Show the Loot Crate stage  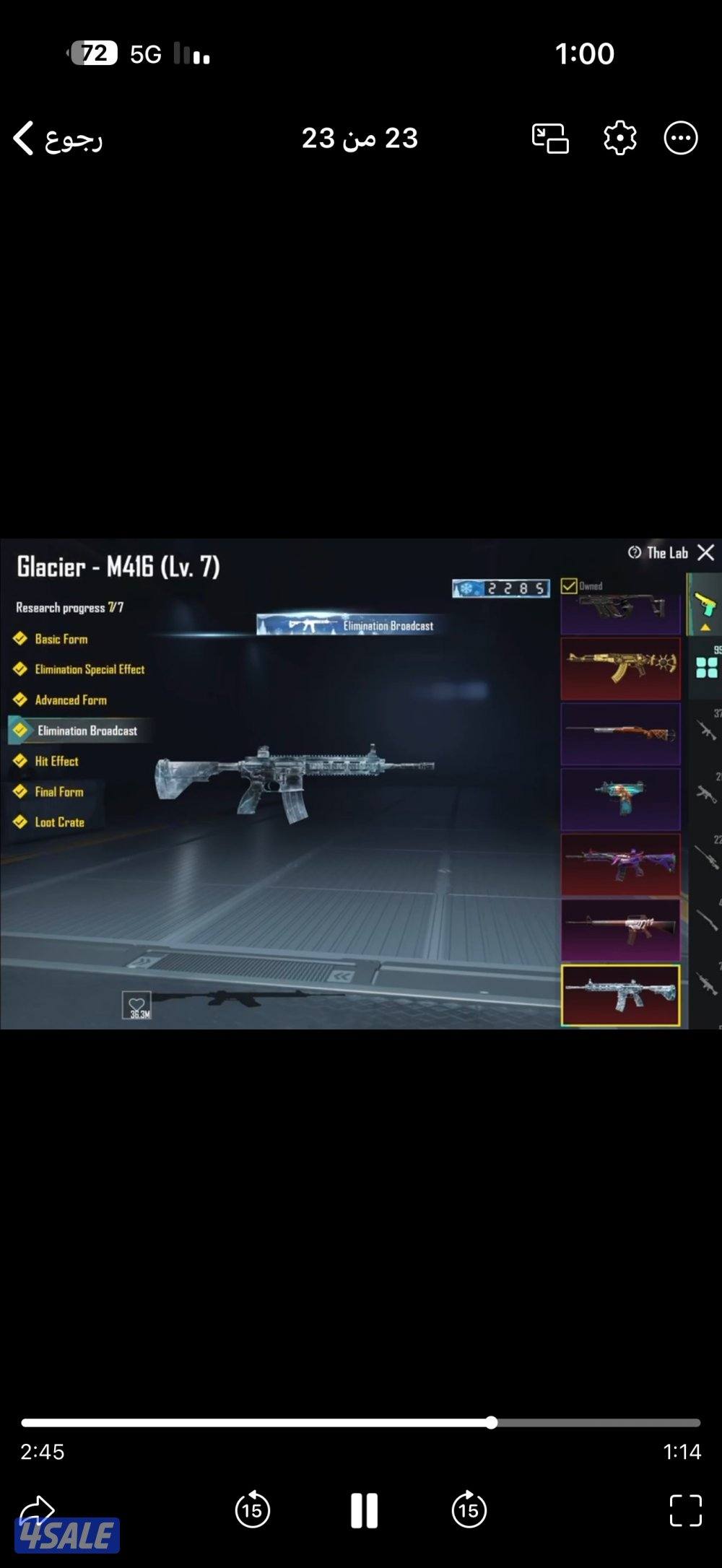pos(59,822)
